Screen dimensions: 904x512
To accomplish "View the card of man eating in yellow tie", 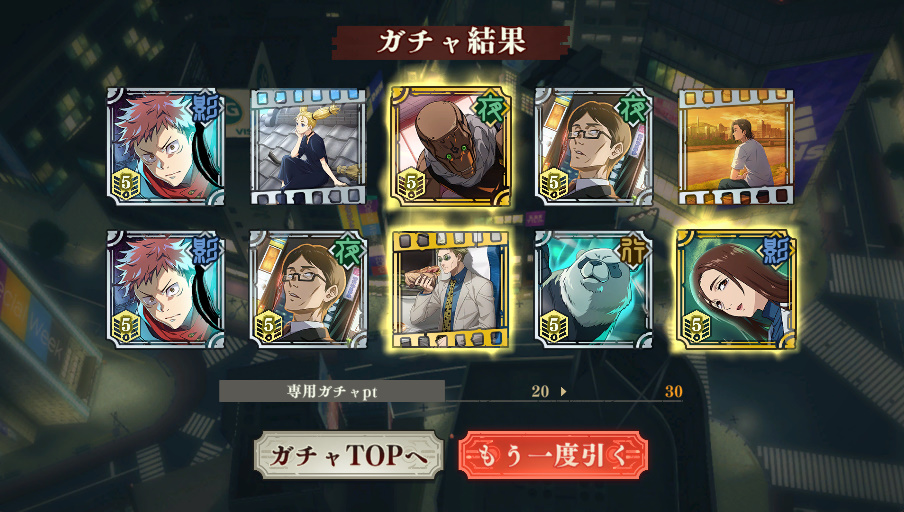I will coord(451,290).
